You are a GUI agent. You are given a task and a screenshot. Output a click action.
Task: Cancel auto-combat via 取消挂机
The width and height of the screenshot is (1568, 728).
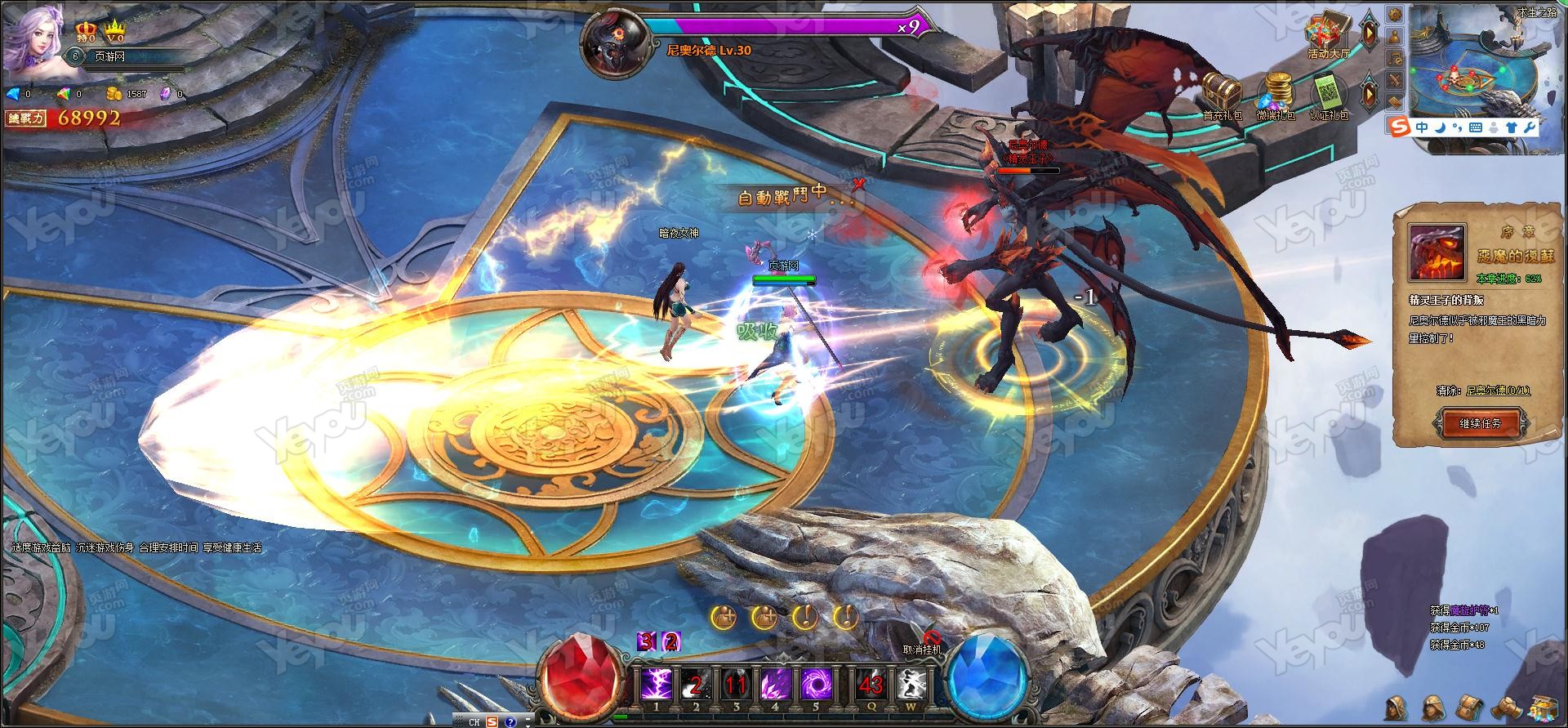922,644
